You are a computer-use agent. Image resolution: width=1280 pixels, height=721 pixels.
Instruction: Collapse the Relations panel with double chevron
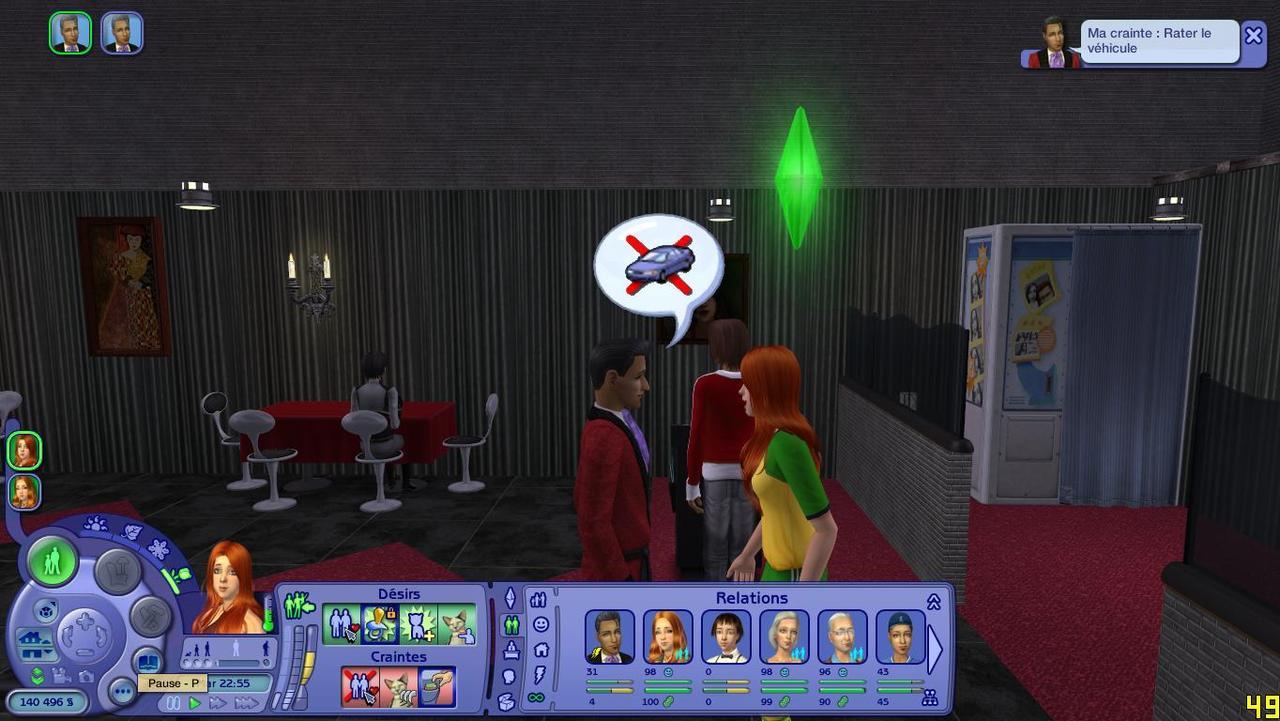pyautogui.click(x=934, y=602)
